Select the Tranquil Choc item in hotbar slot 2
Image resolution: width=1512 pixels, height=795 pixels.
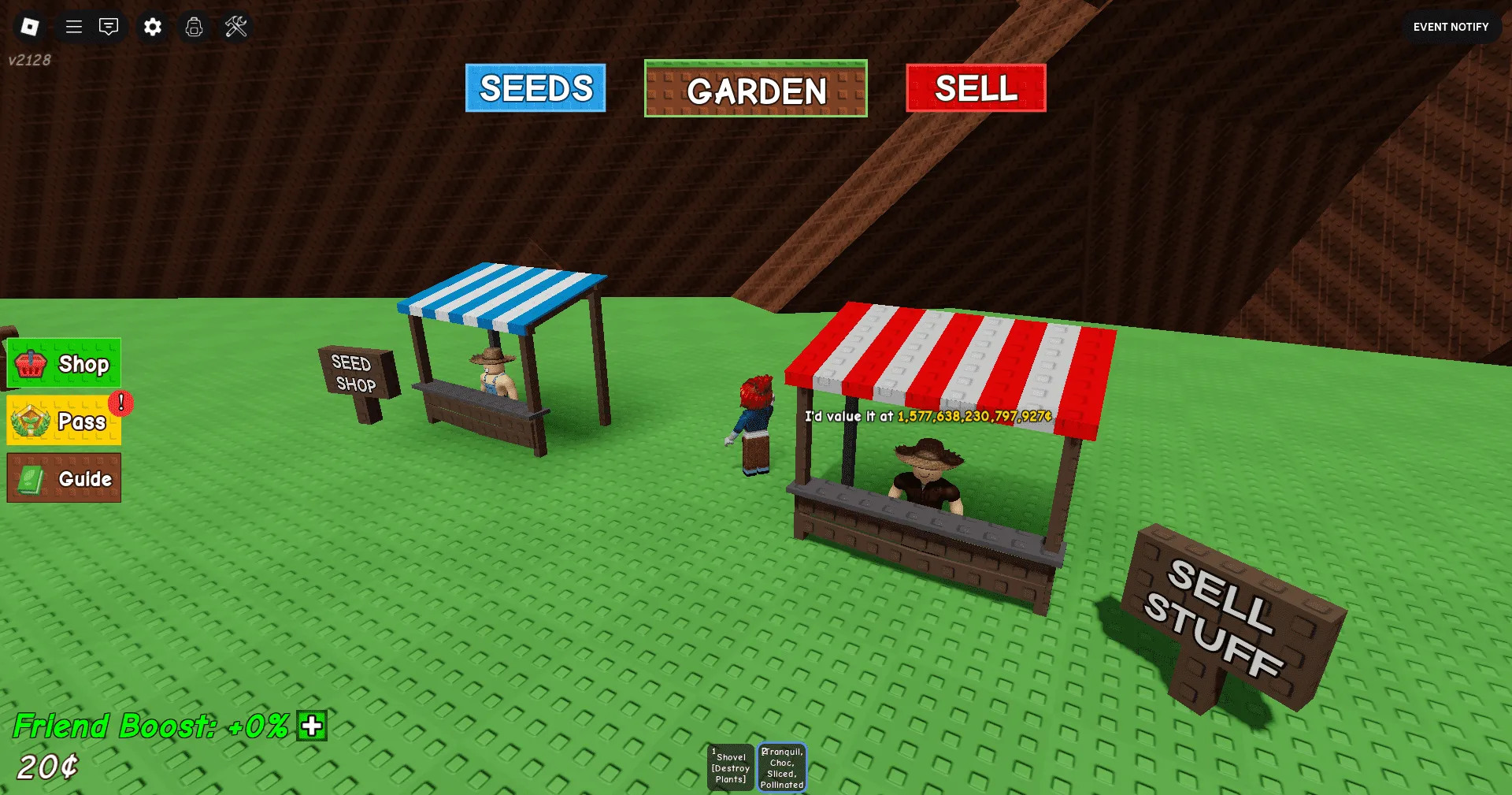click(781, 765)
